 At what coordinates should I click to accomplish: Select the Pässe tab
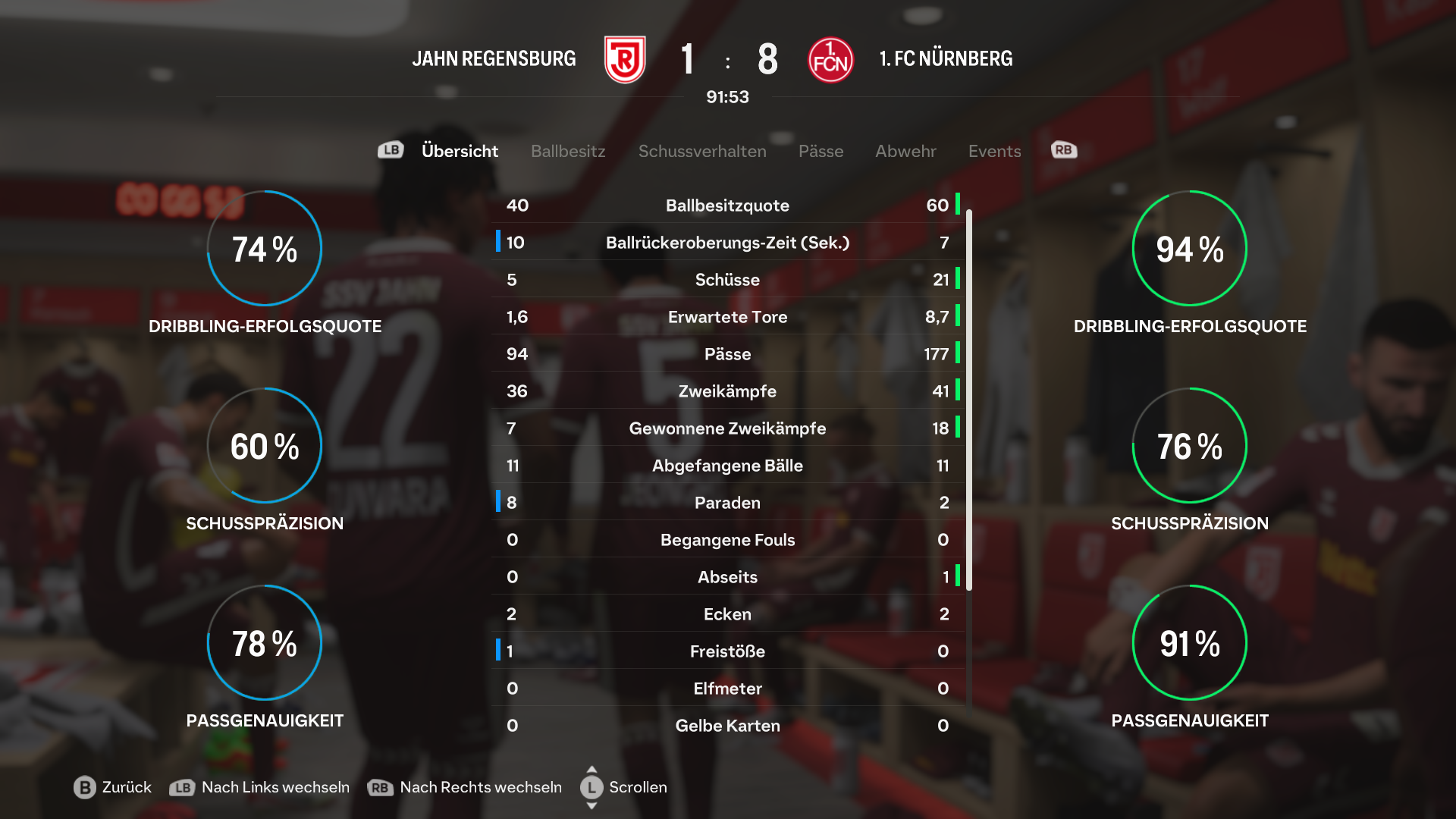(x=821, y=151)
